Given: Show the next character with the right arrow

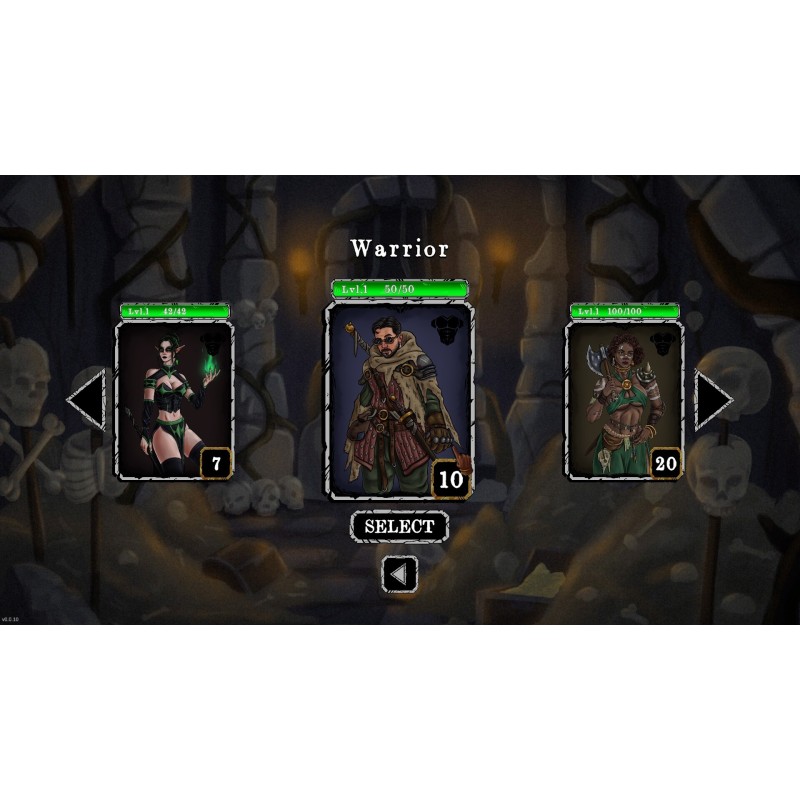Looking at the screenshot, I should pos(713,400).
